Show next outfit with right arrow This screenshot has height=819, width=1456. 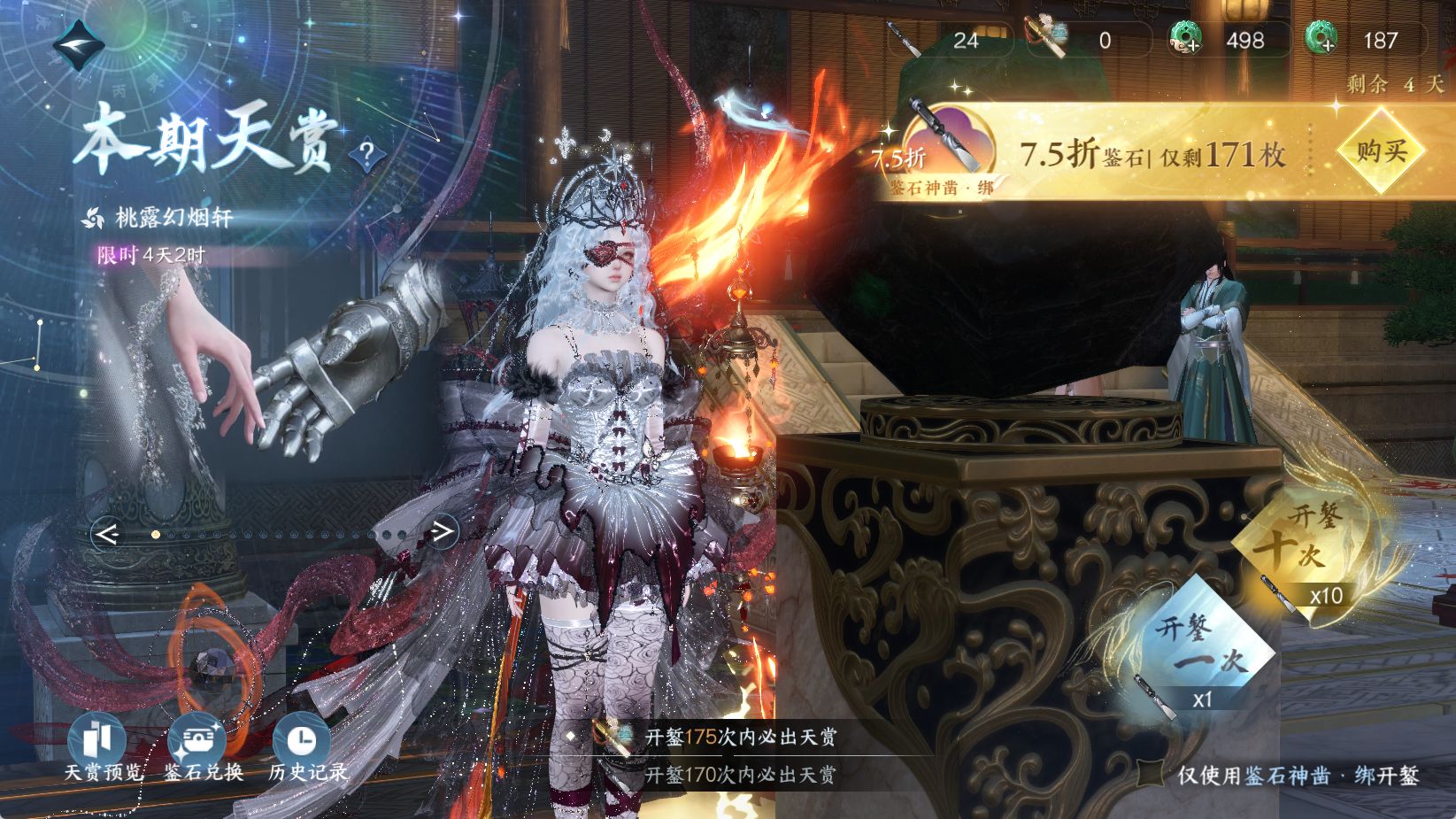point(442,532)
